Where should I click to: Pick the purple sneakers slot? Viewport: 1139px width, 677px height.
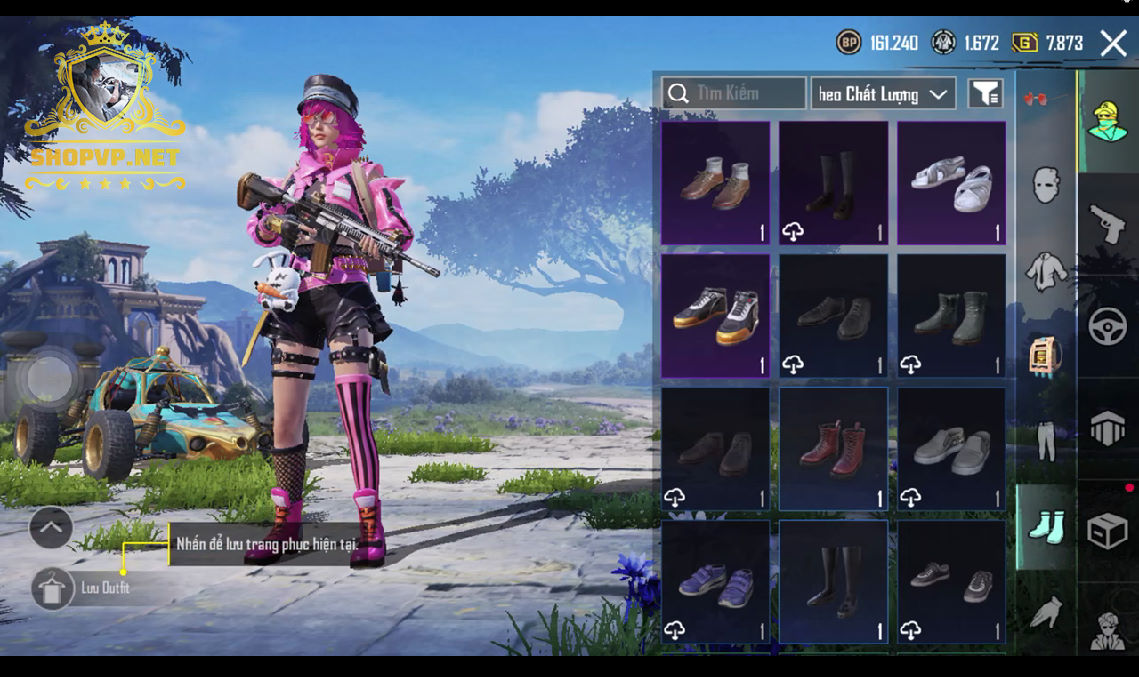[716, 581]
